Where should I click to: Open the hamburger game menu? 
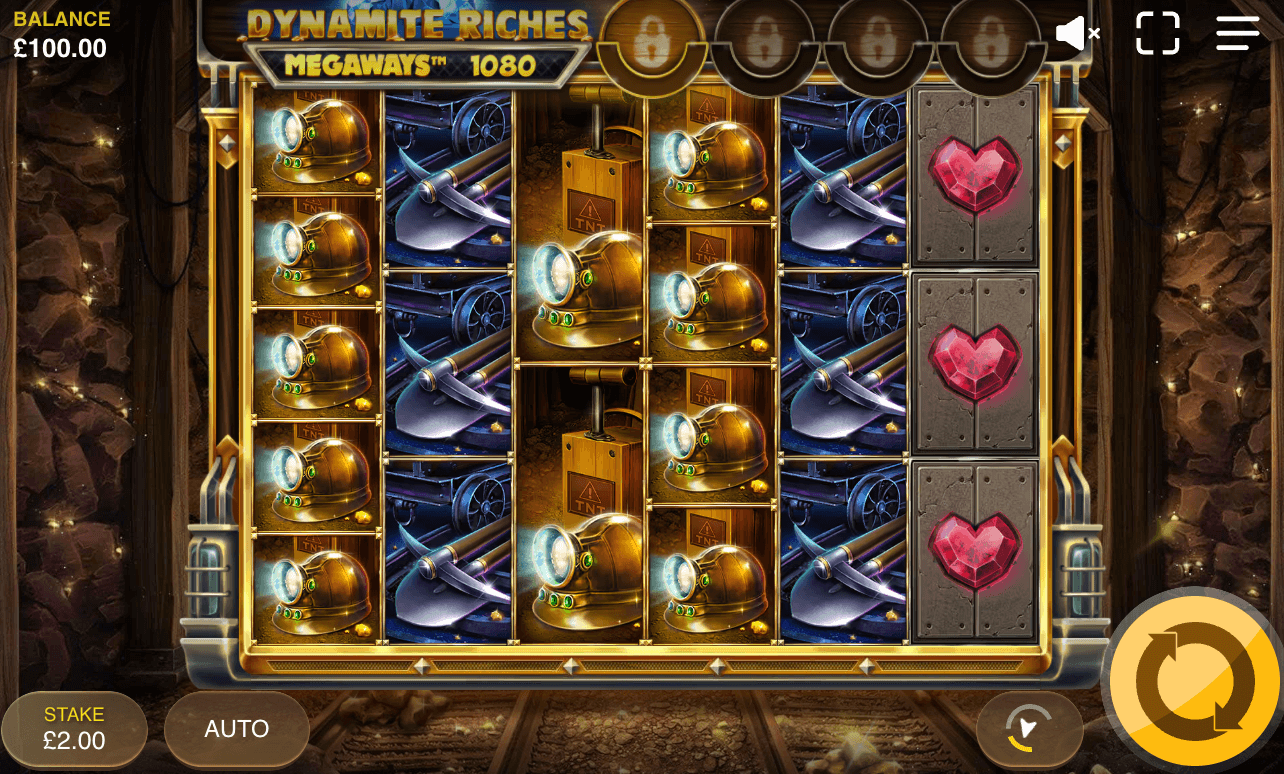click(1237, 32)
